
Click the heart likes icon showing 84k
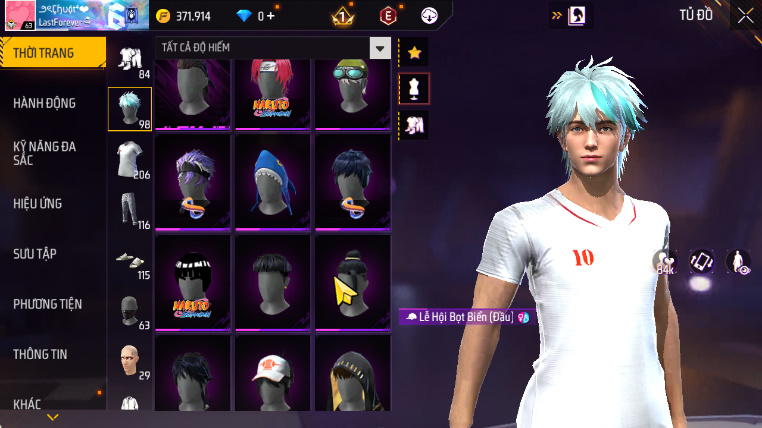pyautogui.click(x=665, y=262)
